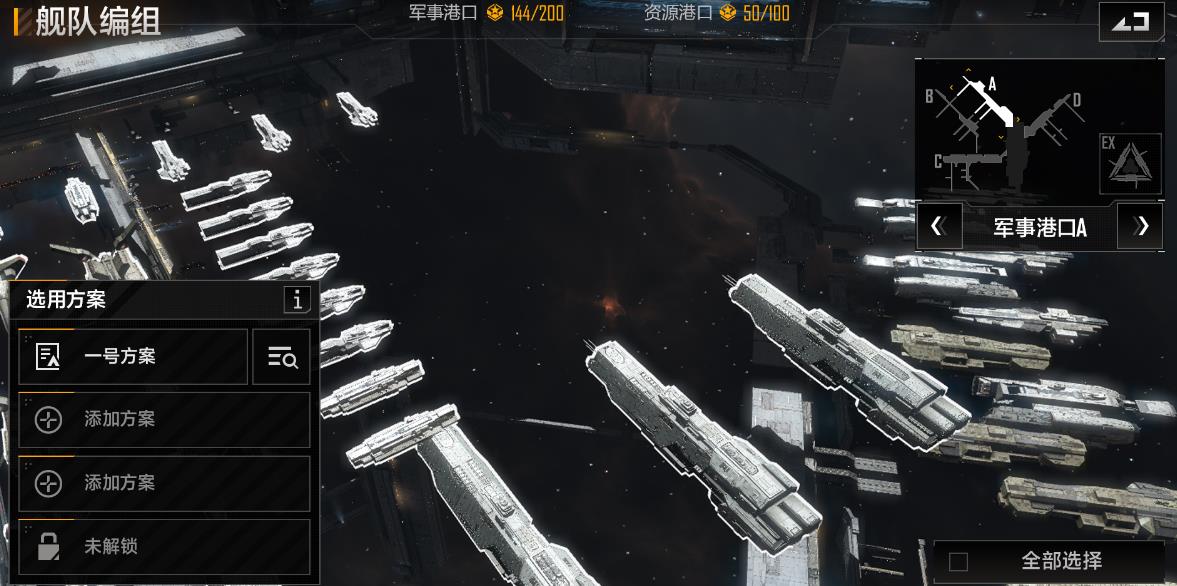The image size is (1177, 586).
Task: Exit fleet grouping with the return button
Action: (x=1131, y=22)
